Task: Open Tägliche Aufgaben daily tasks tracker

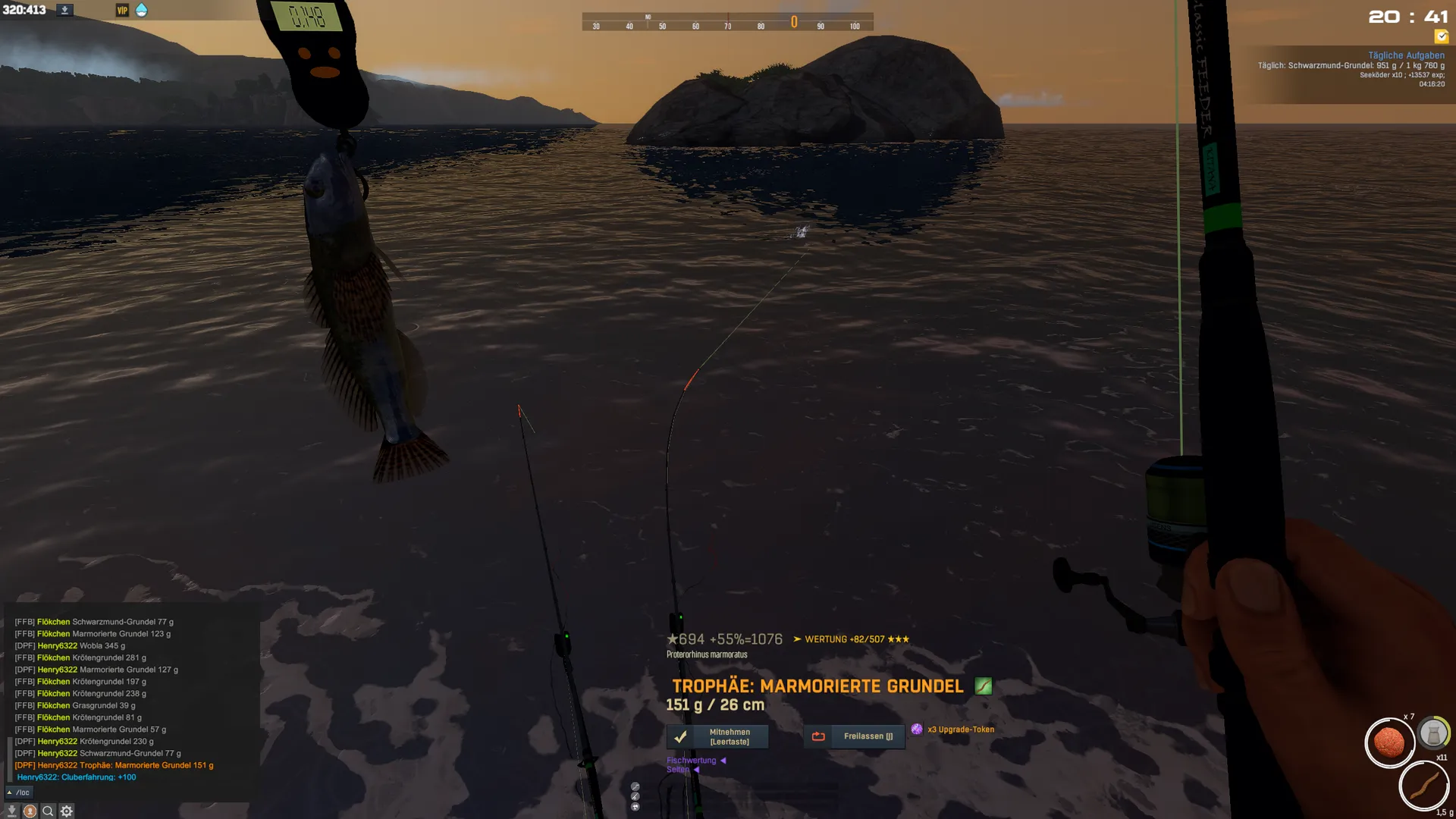Action: pos(1406,55)
